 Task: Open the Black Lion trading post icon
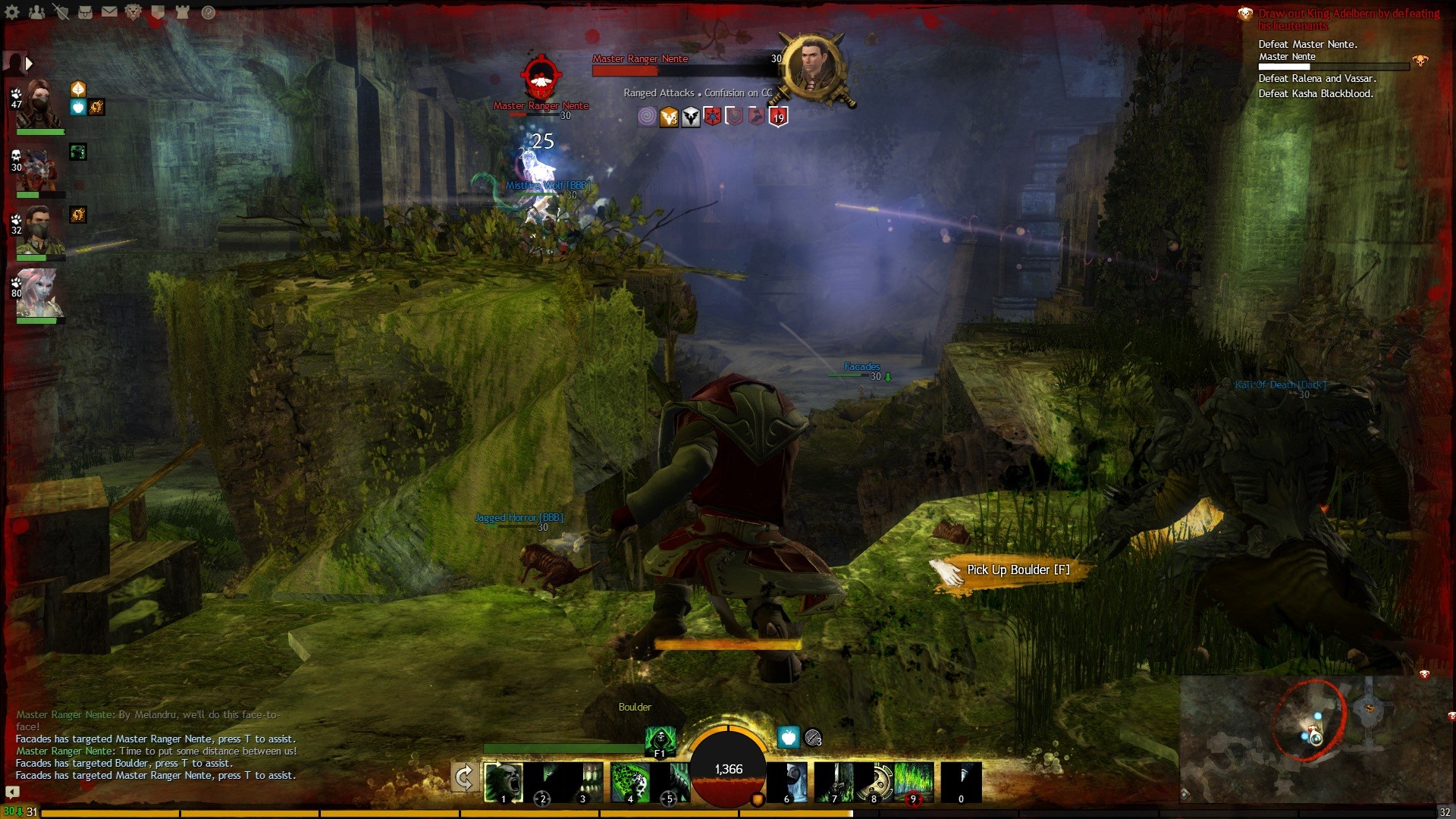(x=133, y=12)
